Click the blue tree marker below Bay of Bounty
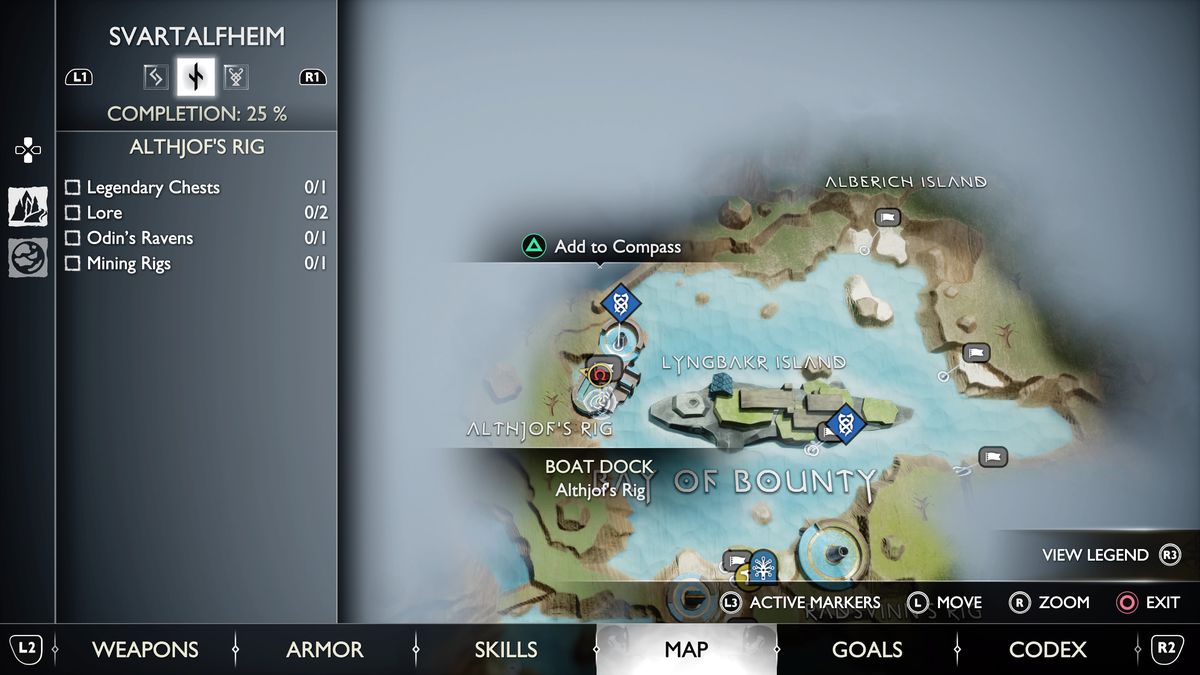The width and height of the screenshot is (1200, 675). tap(764, 567)
